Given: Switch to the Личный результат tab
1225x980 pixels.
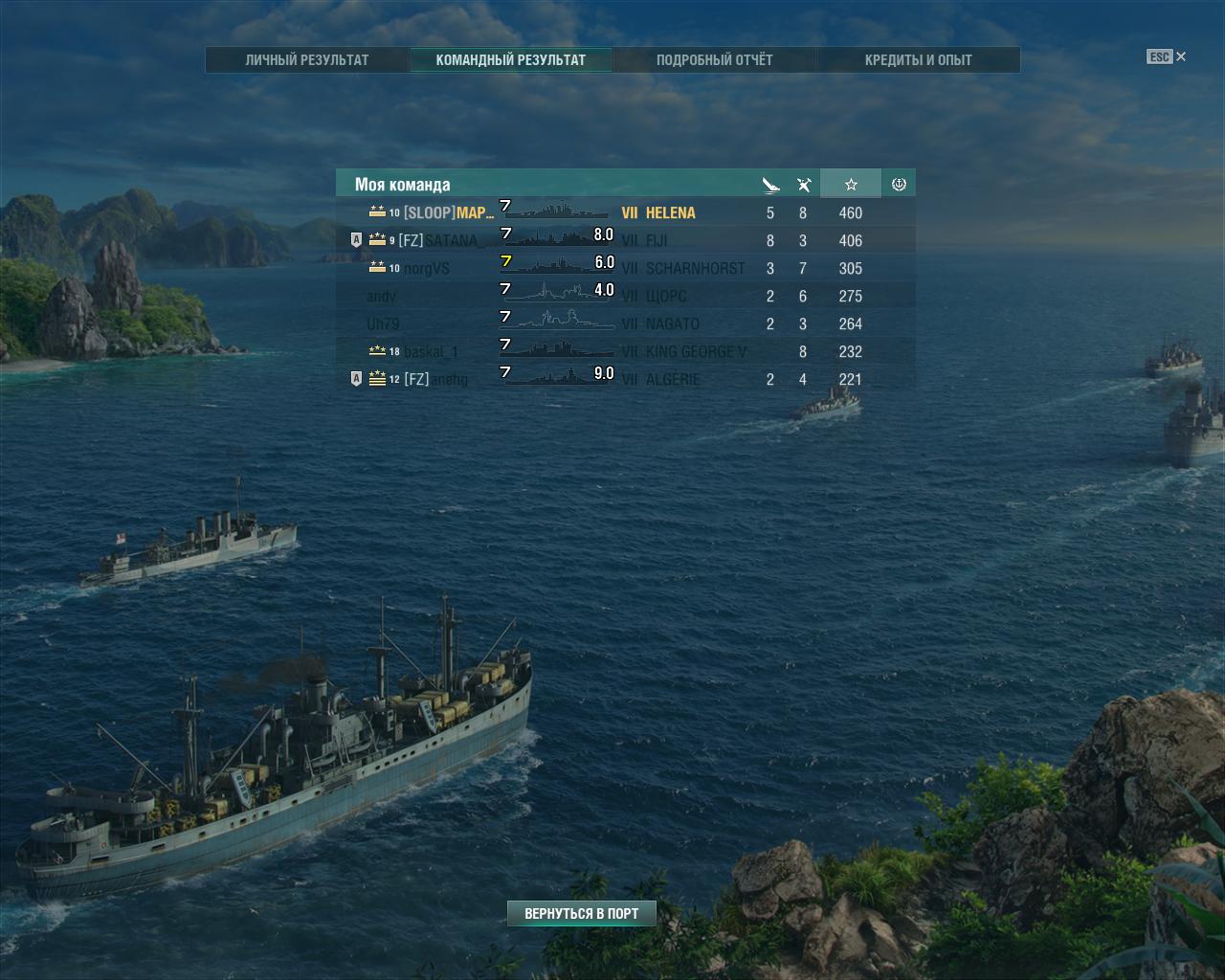Looking at the screenshot, I should click(x=307, y=59).
